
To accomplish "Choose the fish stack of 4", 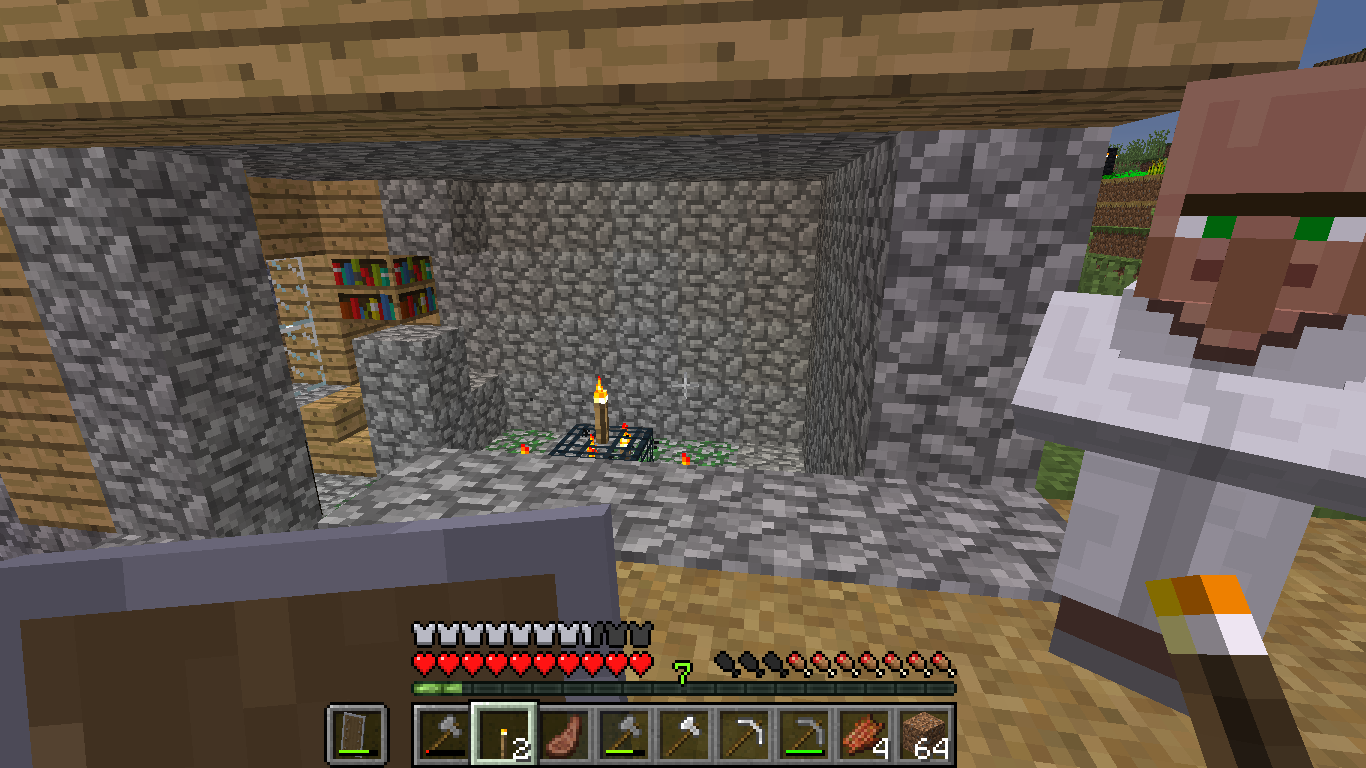I will [864, 734].
